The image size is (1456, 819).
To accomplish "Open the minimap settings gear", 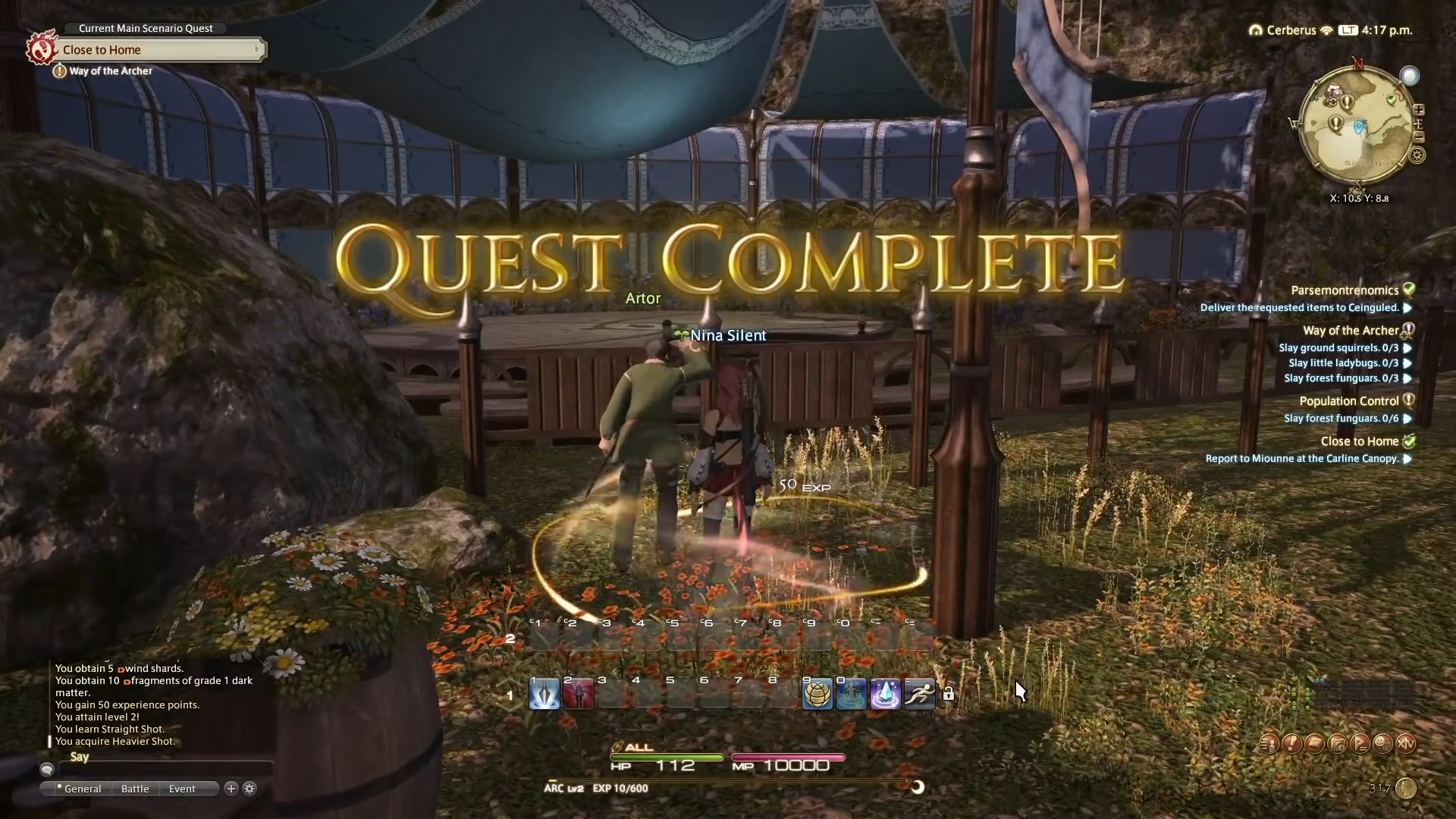I will pos(1417,155).
